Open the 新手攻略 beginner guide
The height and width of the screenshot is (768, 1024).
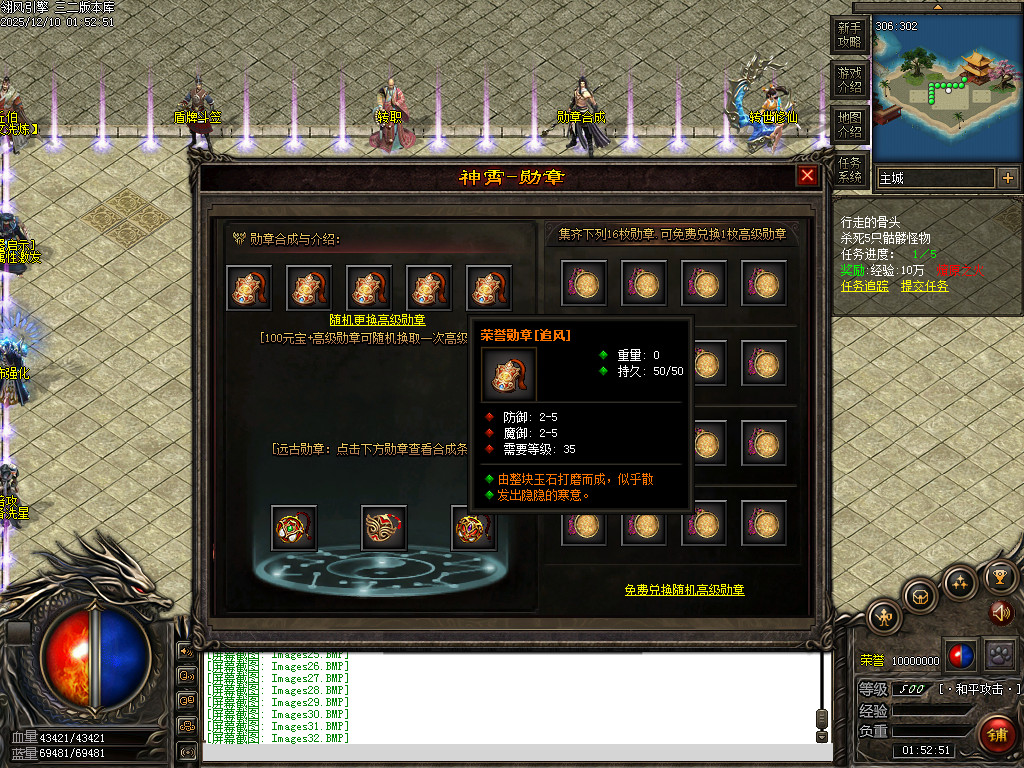[849, 35]
